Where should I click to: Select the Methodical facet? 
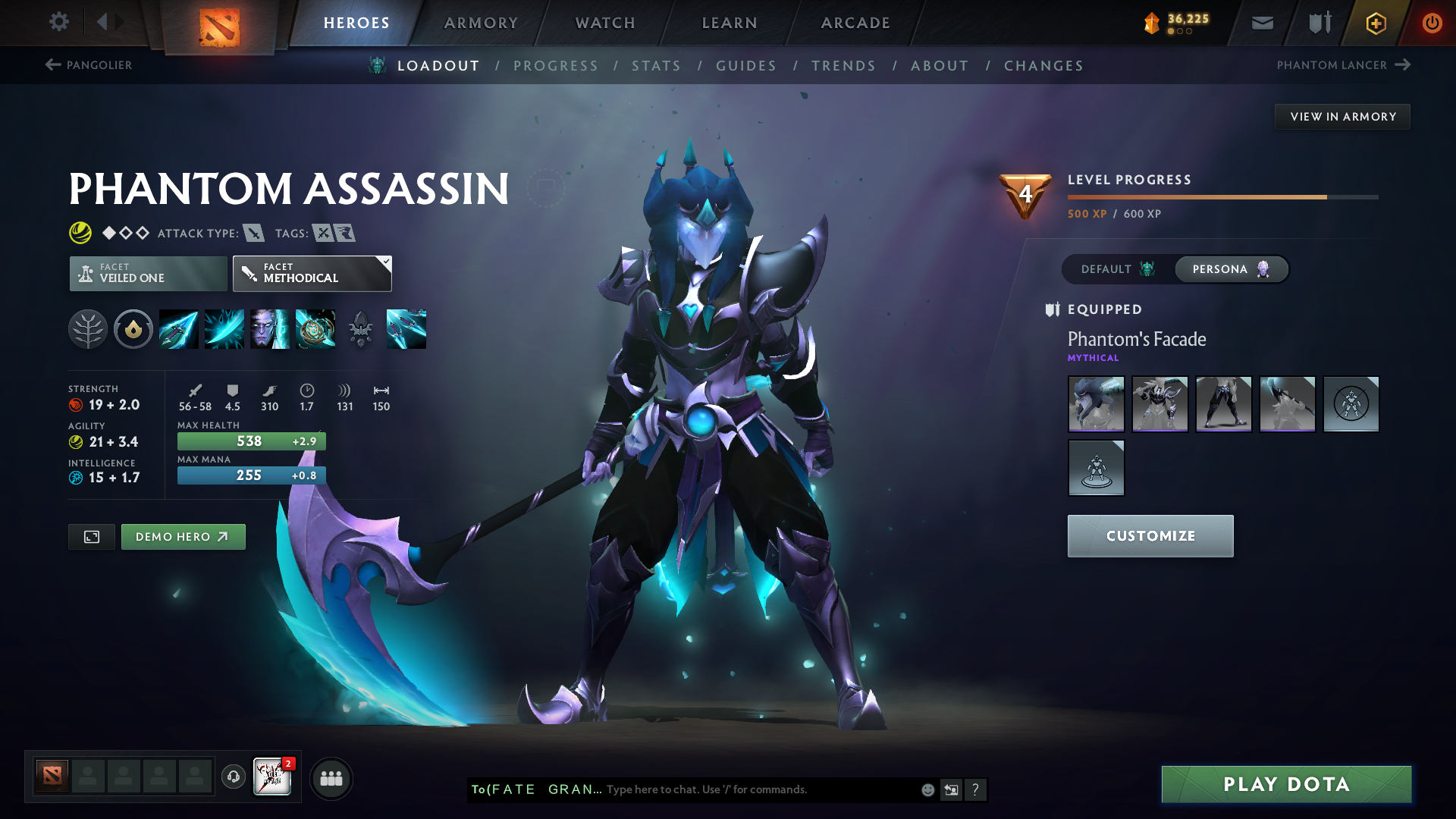tap(312, 273)
